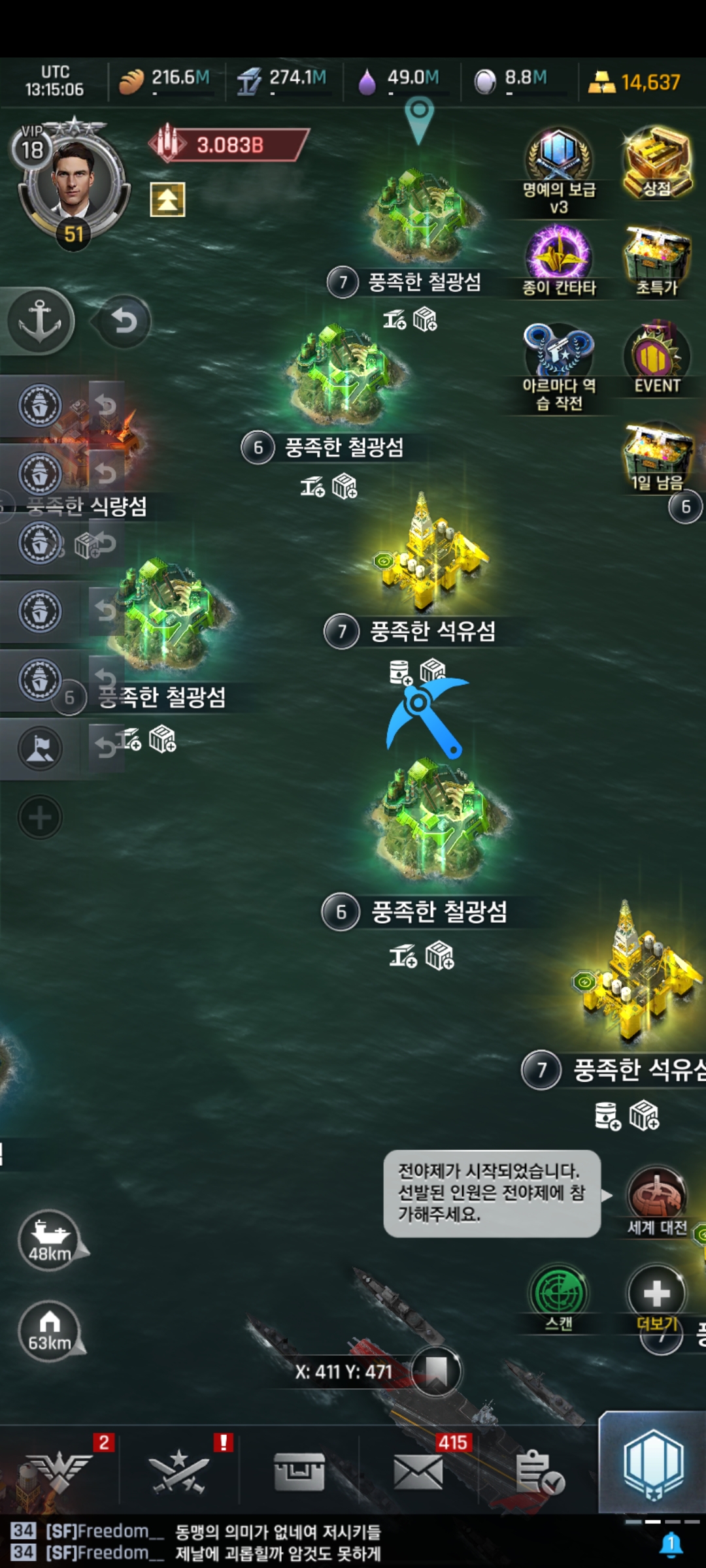Open the alliance crossed-swords menu

click(x=178, y=1473)
